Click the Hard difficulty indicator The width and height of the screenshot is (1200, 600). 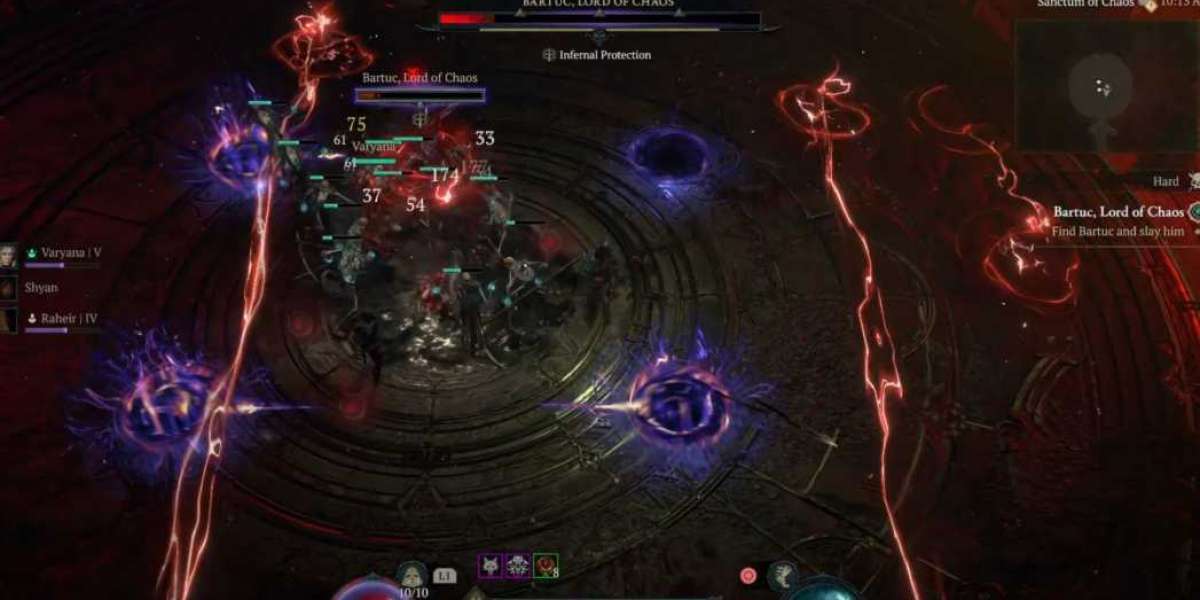pos(1166,182)
